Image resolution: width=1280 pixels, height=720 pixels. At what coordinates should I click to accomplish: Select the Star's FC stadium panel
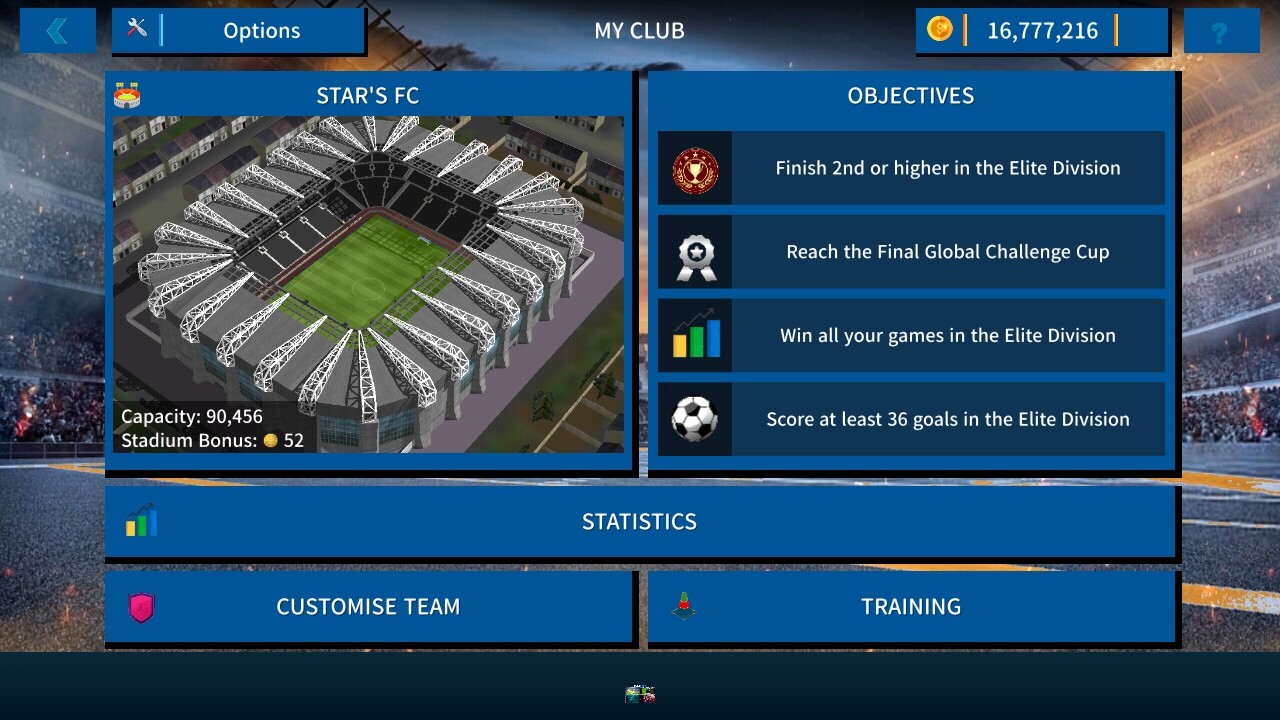coord(368,270)
